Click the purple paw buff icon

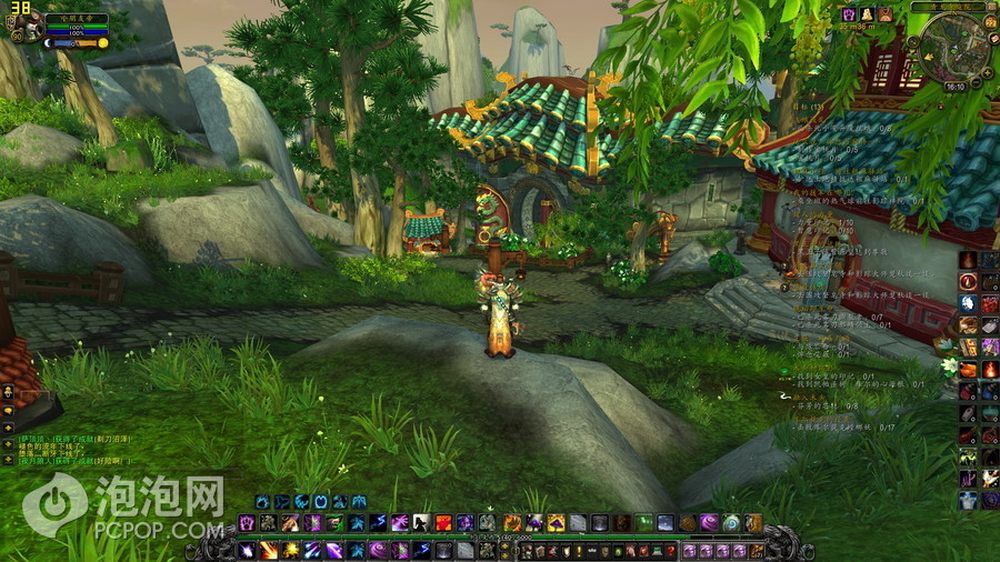(849, 15)
